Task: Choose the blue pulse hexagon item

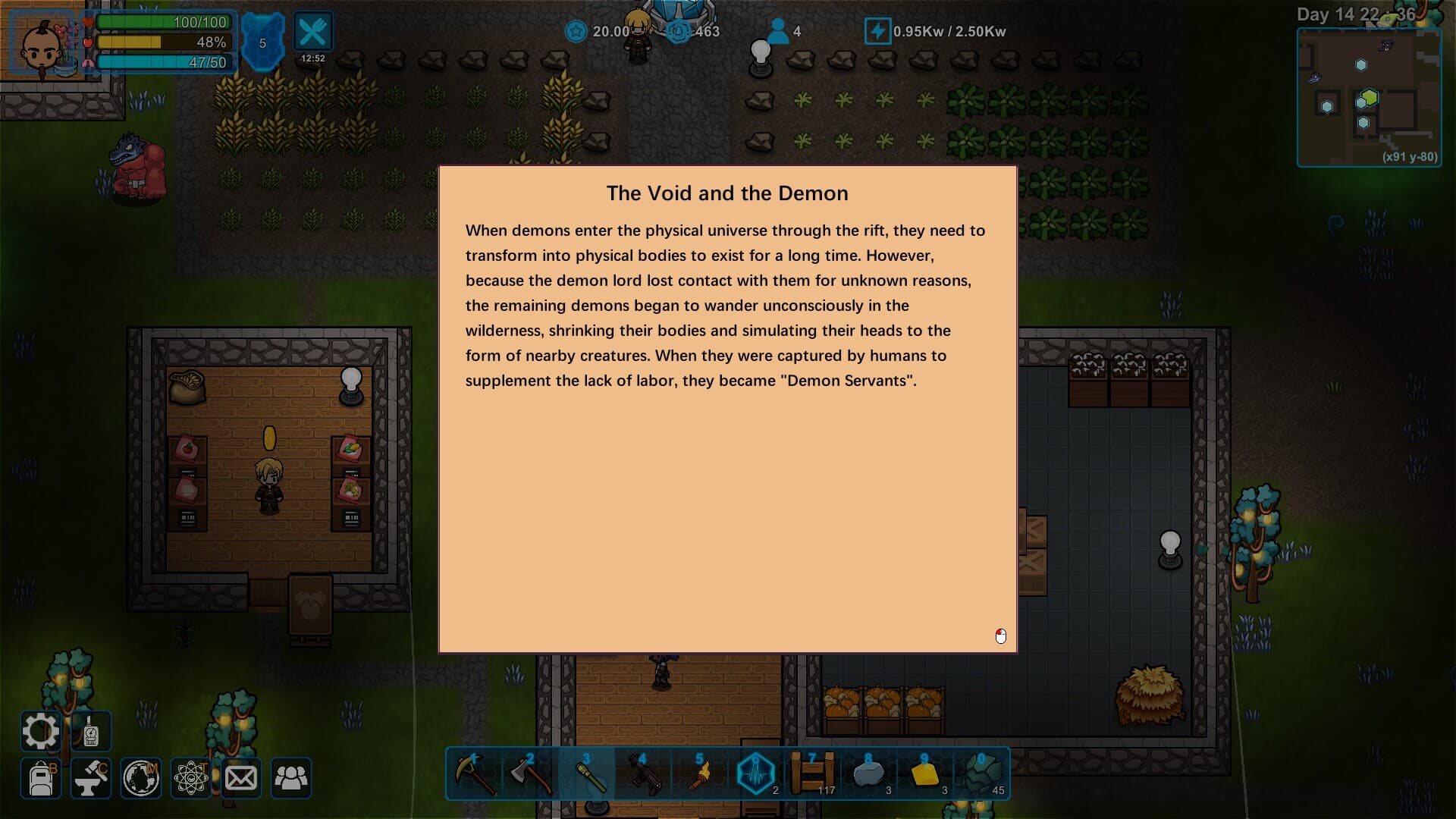Action: point(755,773)
